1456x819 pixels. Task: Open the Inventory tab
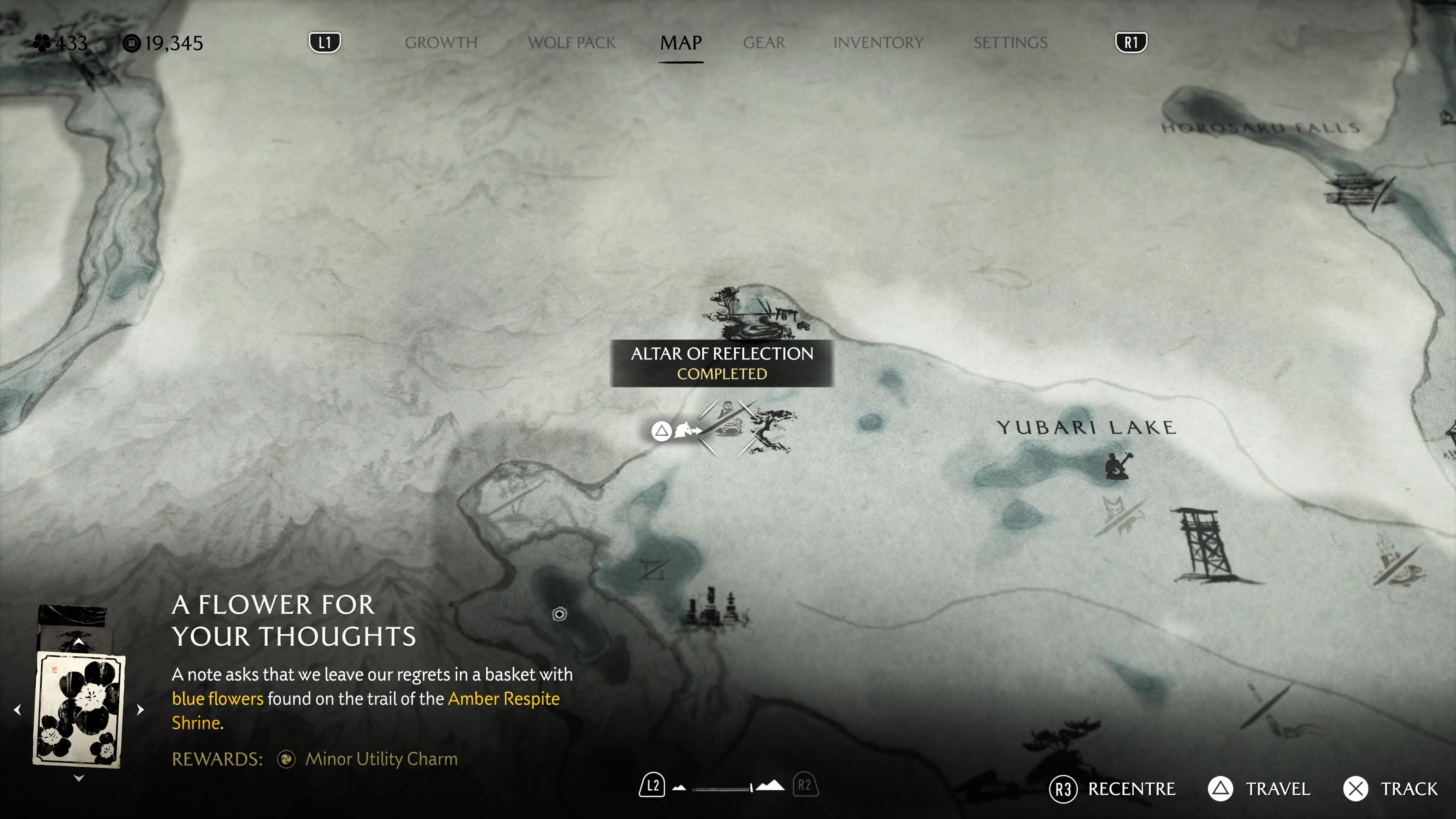click(x=878, y=43)
